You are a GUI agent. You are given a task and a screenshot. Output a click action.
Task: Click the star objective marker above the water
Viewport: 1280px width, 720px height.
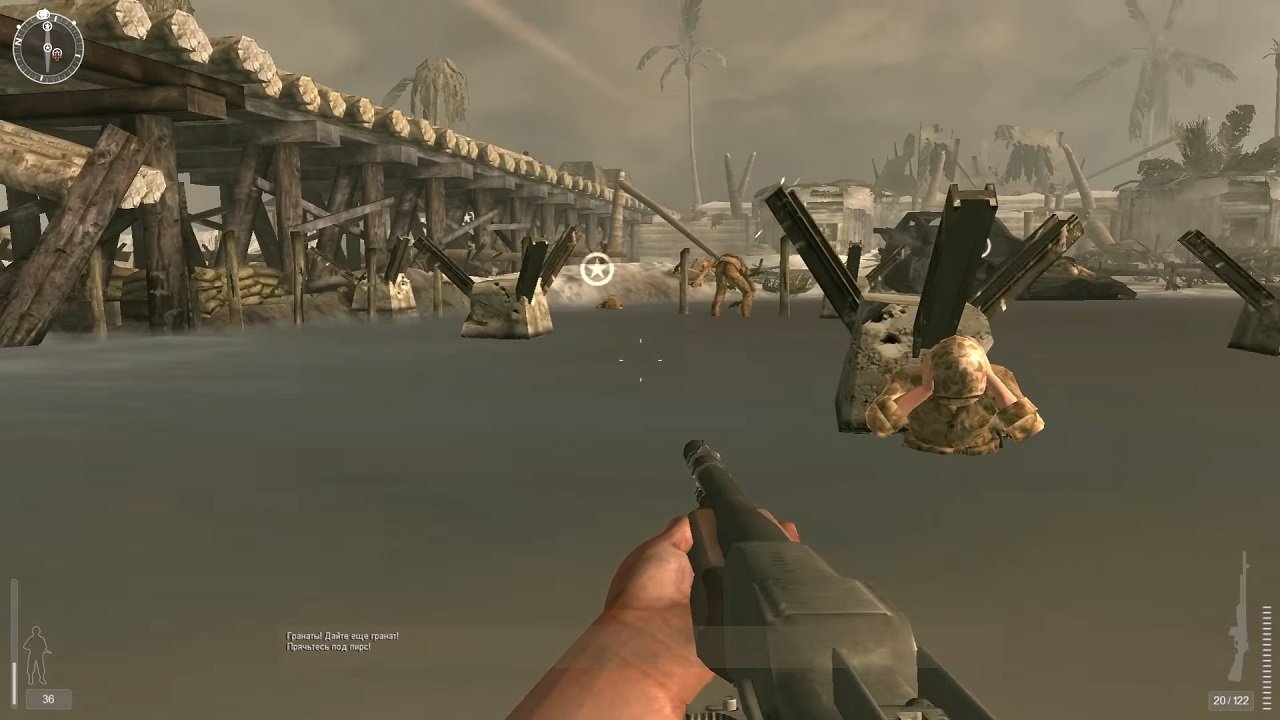597,268
